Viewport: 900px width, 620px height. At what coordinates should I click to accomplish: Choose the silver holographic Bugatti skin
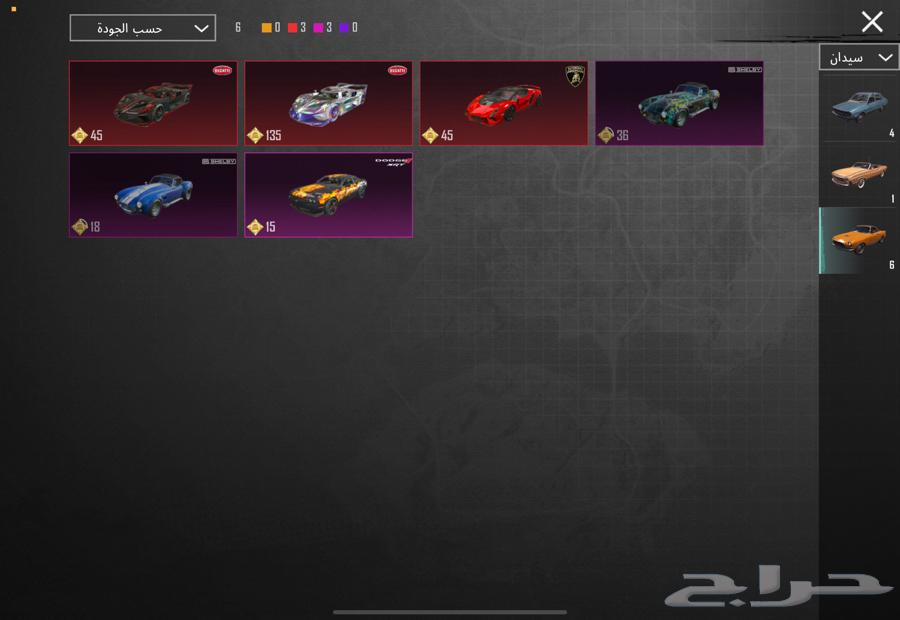328,103
